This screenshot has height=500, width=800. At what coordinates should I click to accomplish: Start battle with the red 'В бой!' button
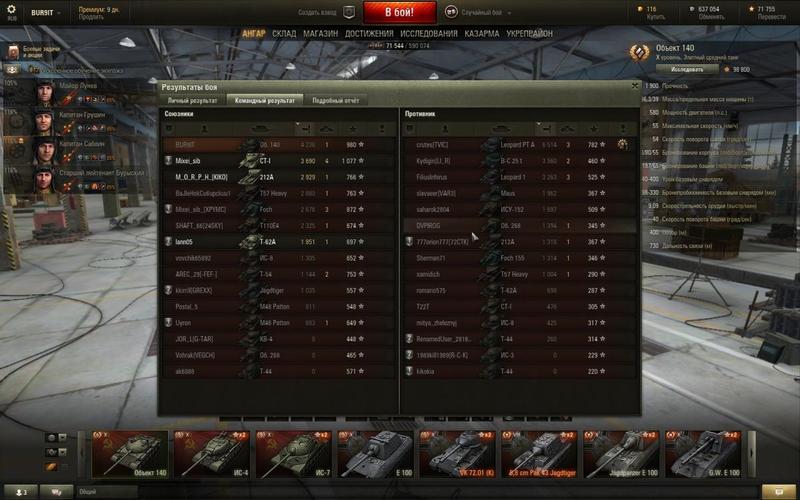(399, 13)
